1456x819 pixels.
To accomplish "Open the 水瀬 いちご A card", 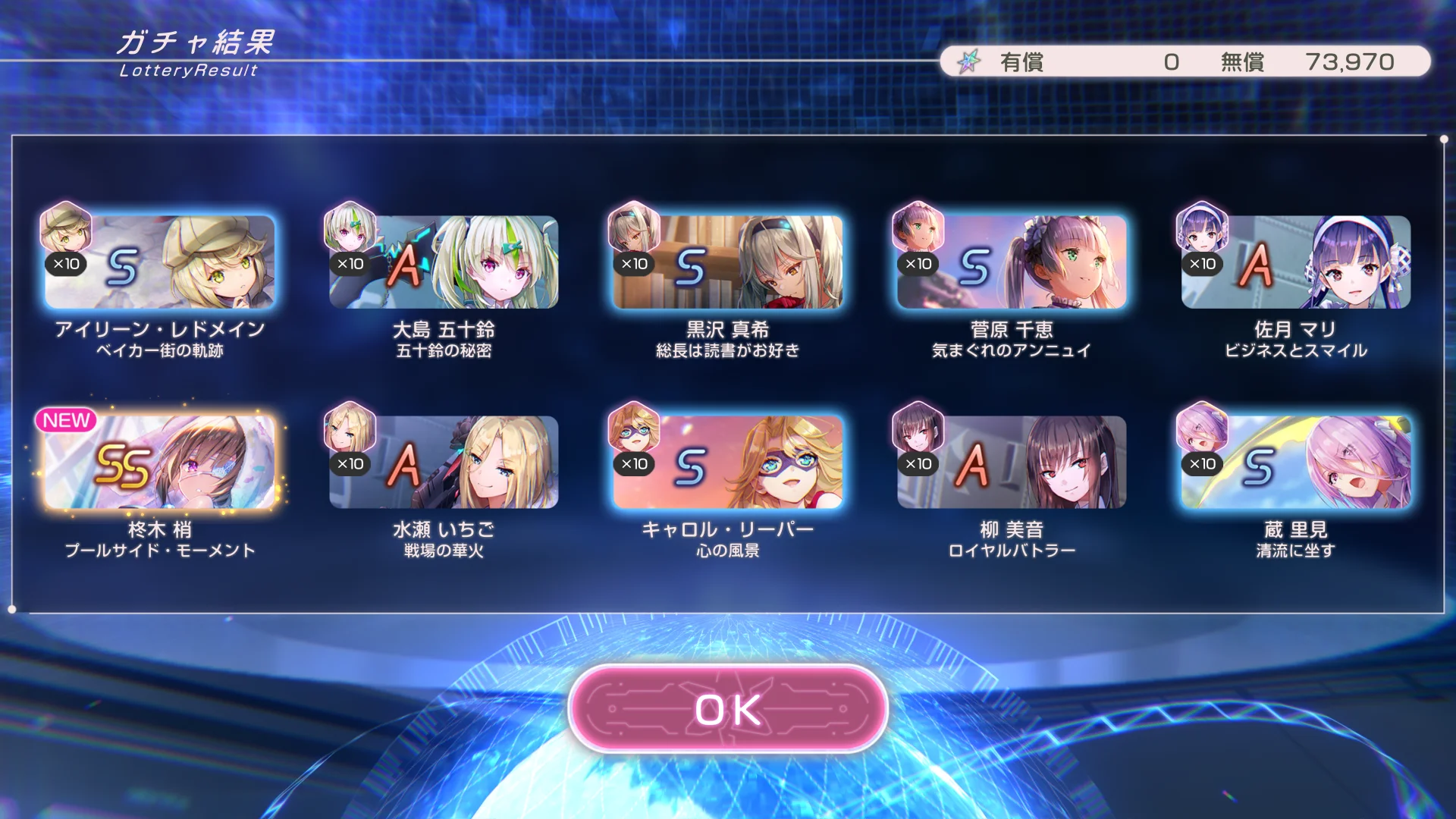I will pos(444,463).
